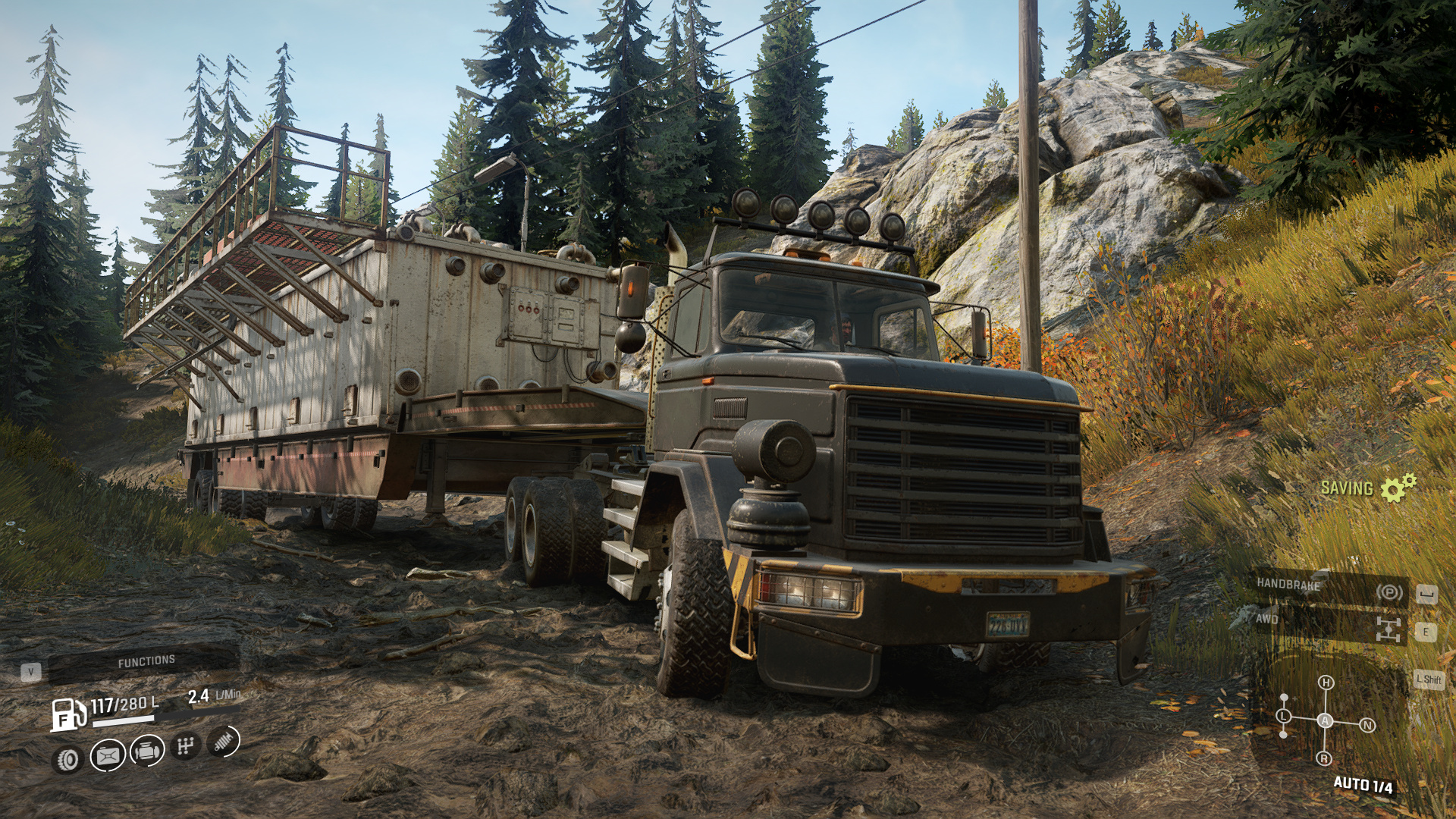Open the Functions menu bar
The image size is (1456, 819).
[146, 662]
